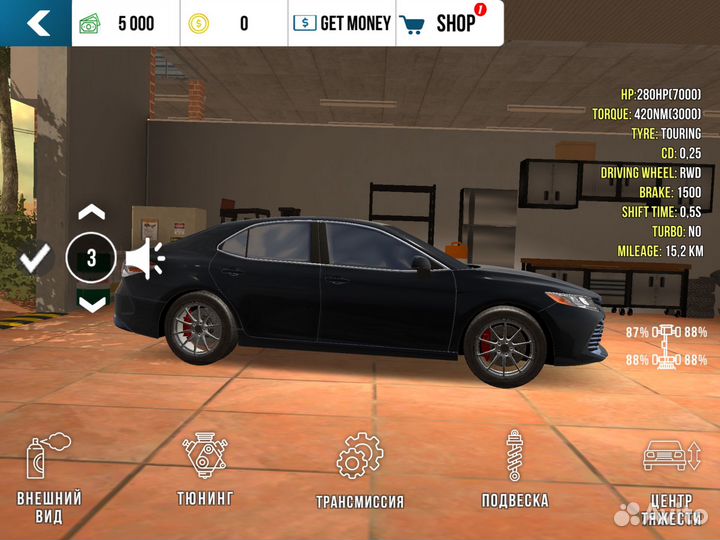Open the Тюнинг engine menu

point(206,472)
